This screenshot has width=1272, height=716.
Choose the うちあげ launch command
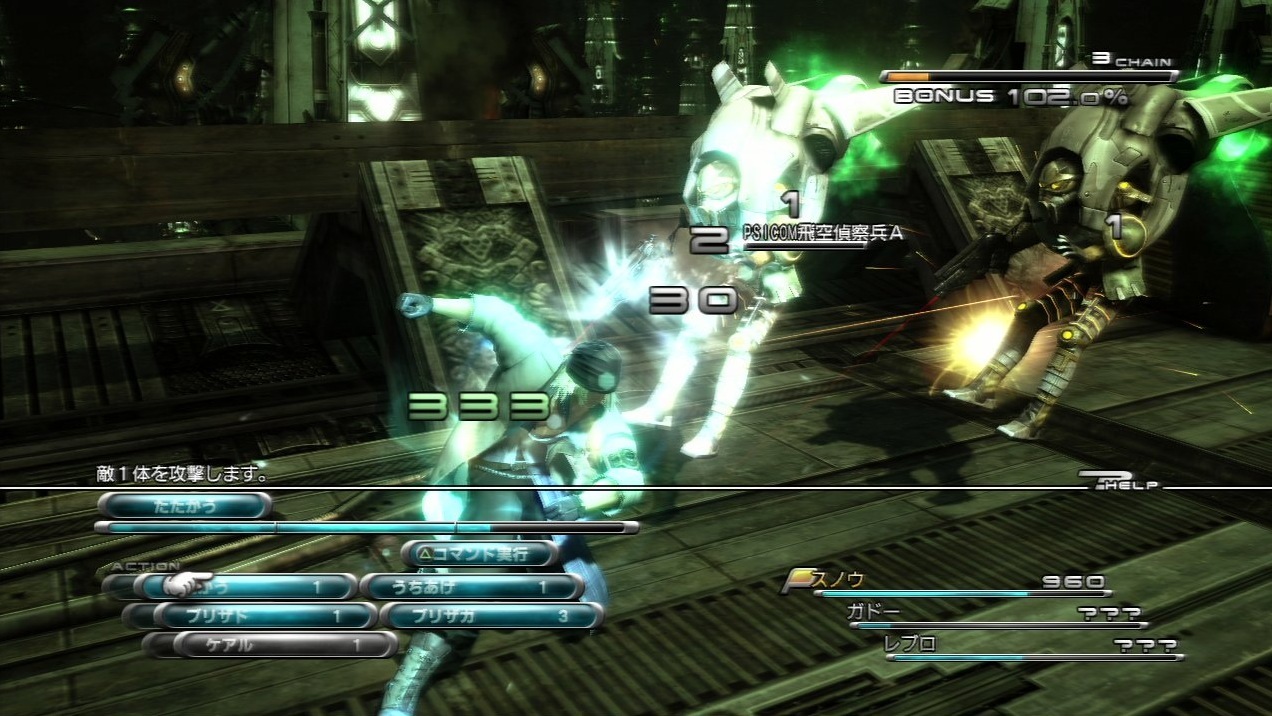[x=472, y=587]
